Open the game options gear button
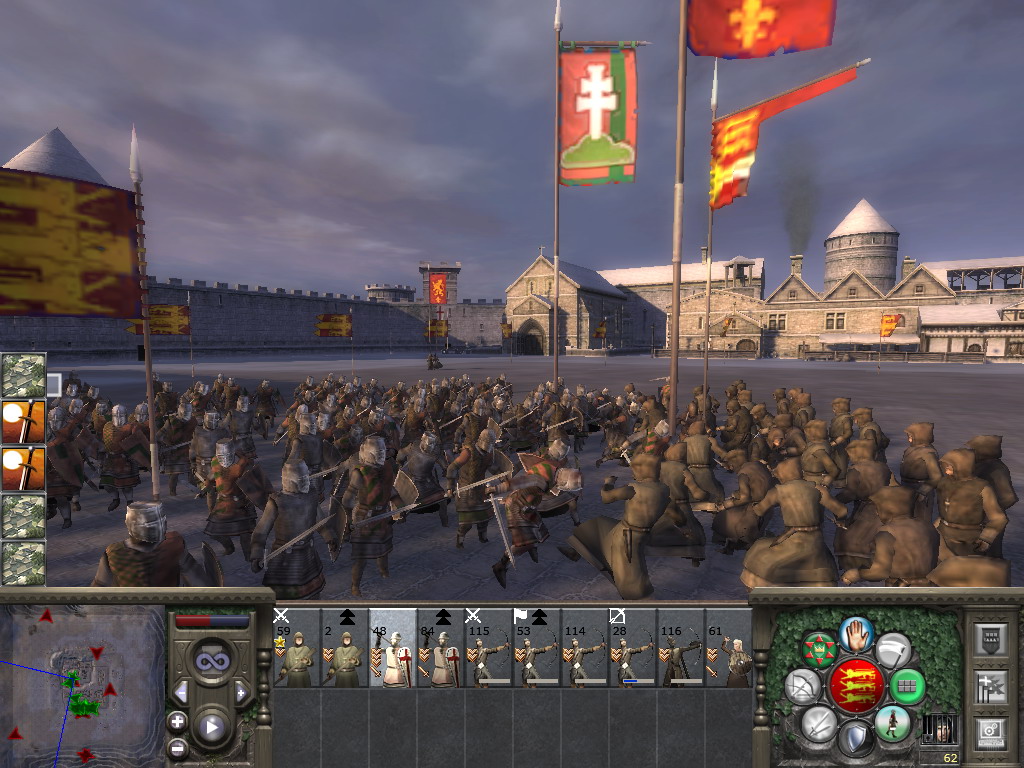This screenshot has width=1024, height=768. point(989,732)
